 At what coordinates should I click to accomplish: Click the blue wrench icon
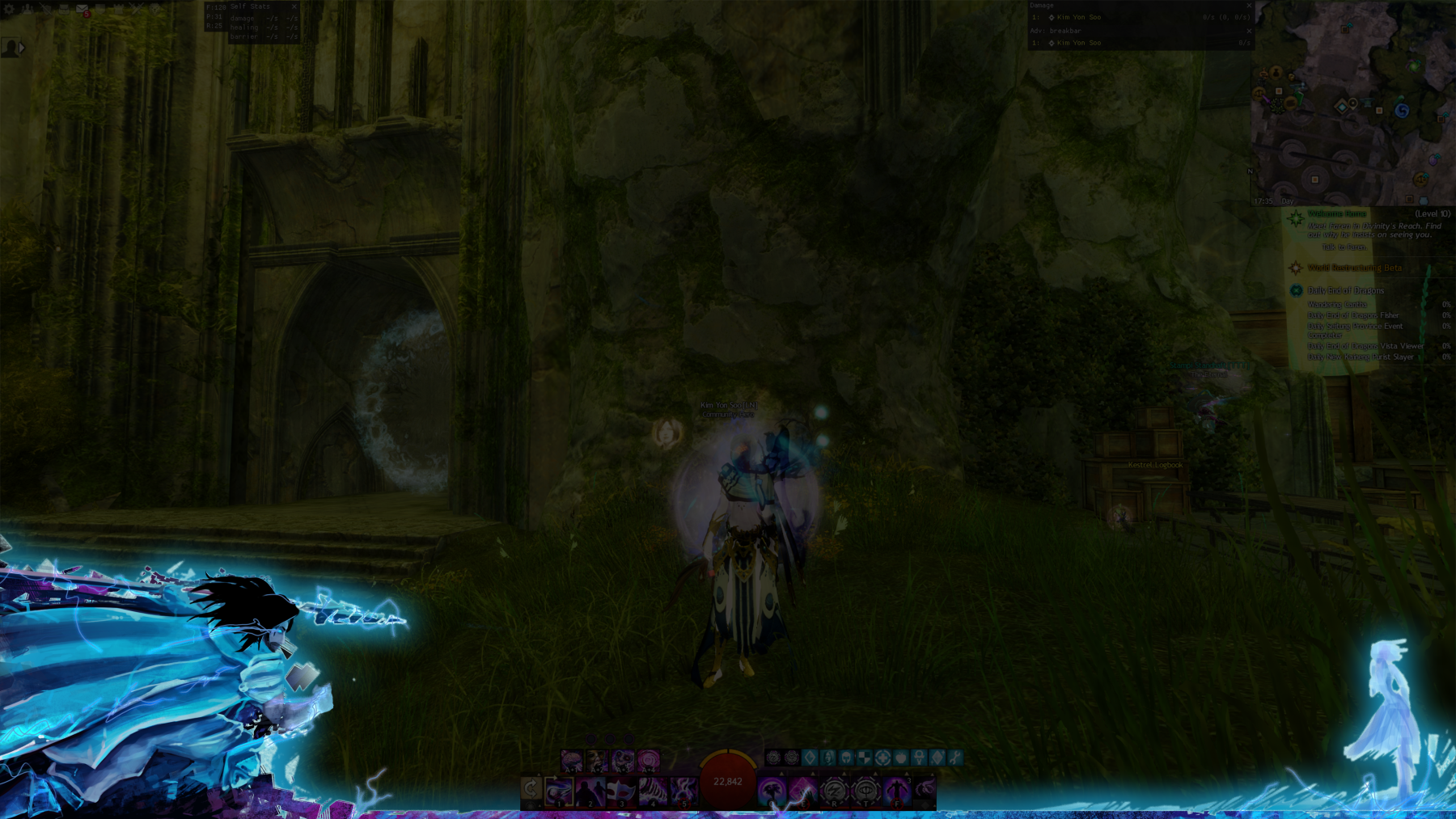(955, 758)
